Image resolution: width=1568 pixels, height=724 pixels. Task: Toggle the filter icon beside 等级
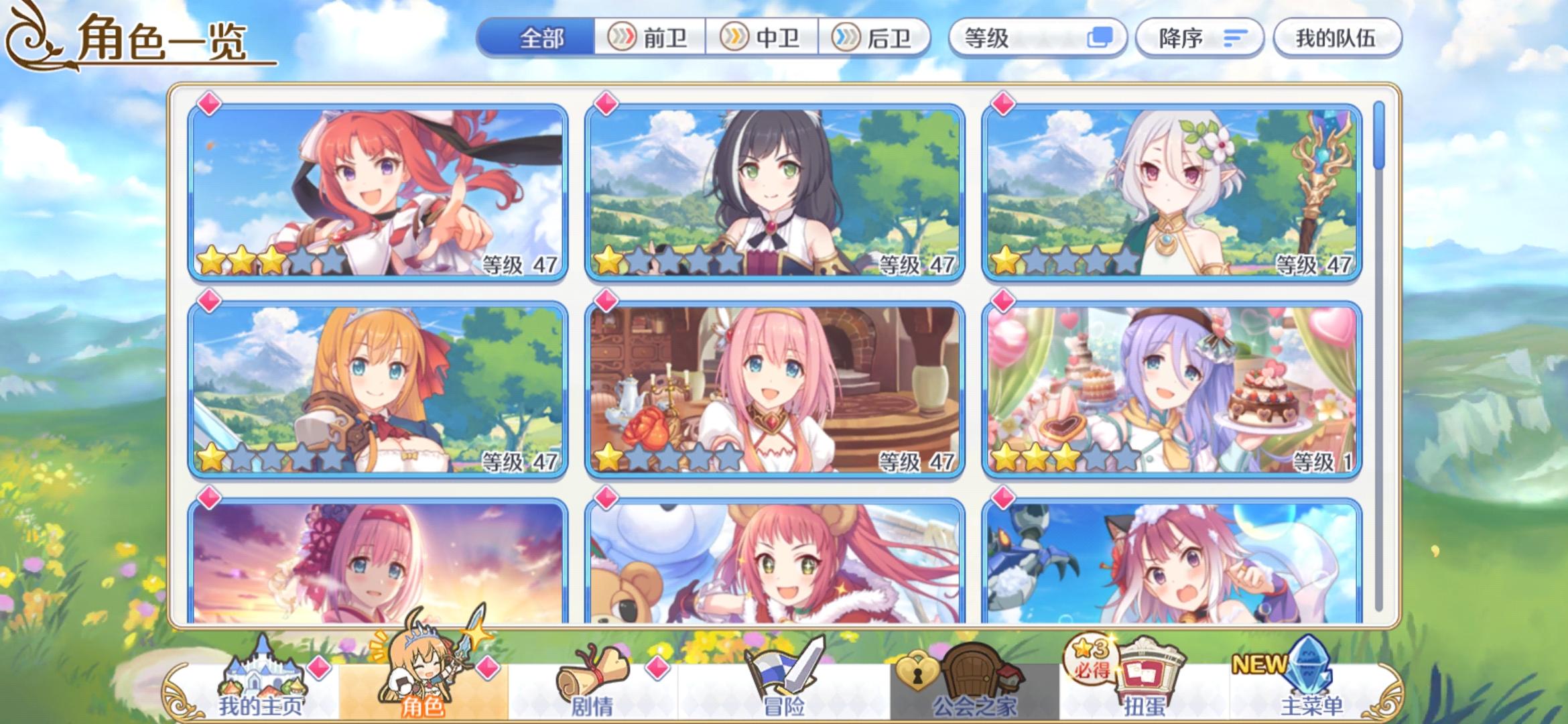[x=1099, y=38]
